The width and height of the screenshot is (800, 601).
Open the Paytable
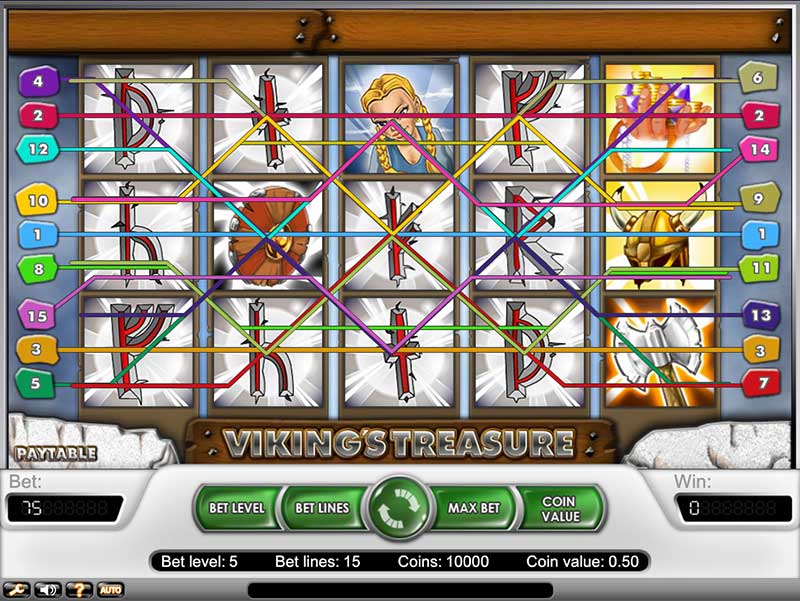(56, 453)
